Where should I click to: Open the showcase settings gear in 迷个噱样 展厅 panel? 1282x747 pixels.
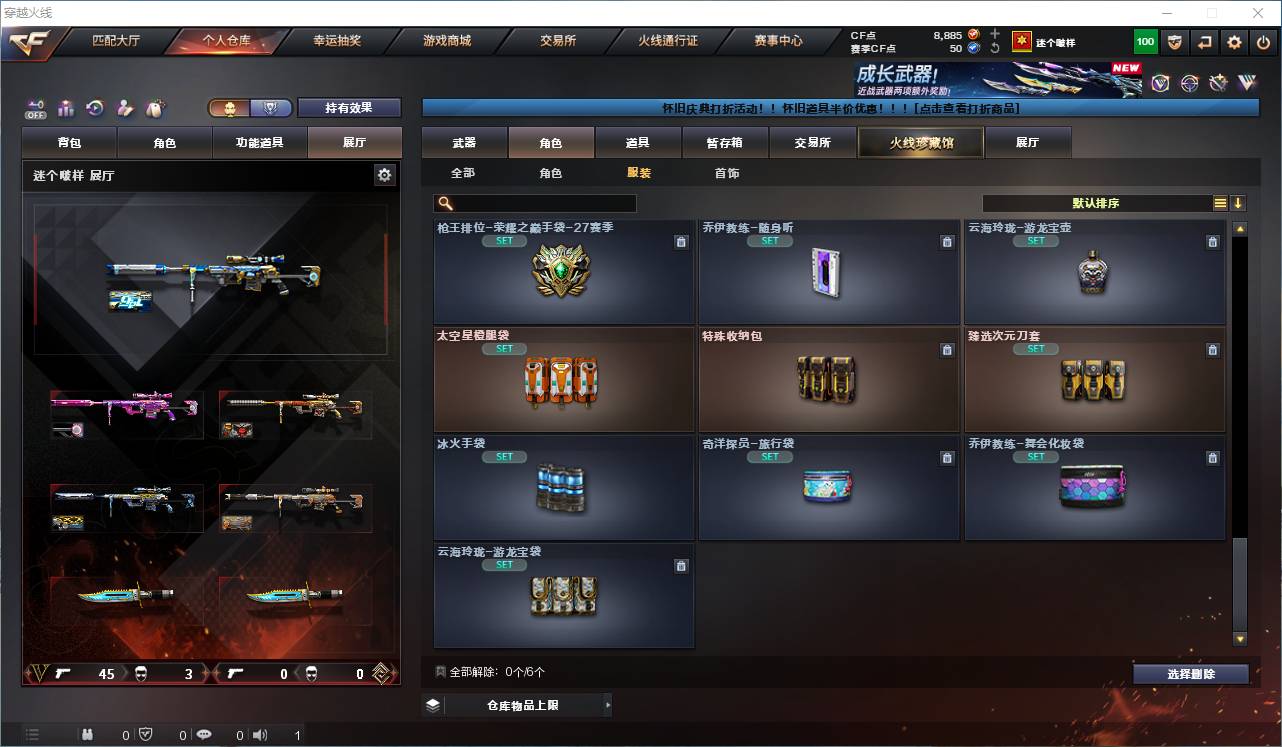385,174
